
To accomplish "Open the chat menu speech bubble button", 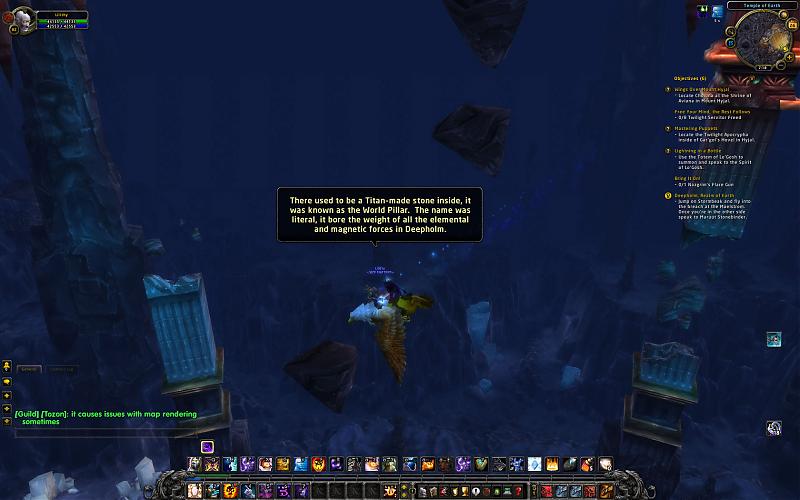I will 6,381.
